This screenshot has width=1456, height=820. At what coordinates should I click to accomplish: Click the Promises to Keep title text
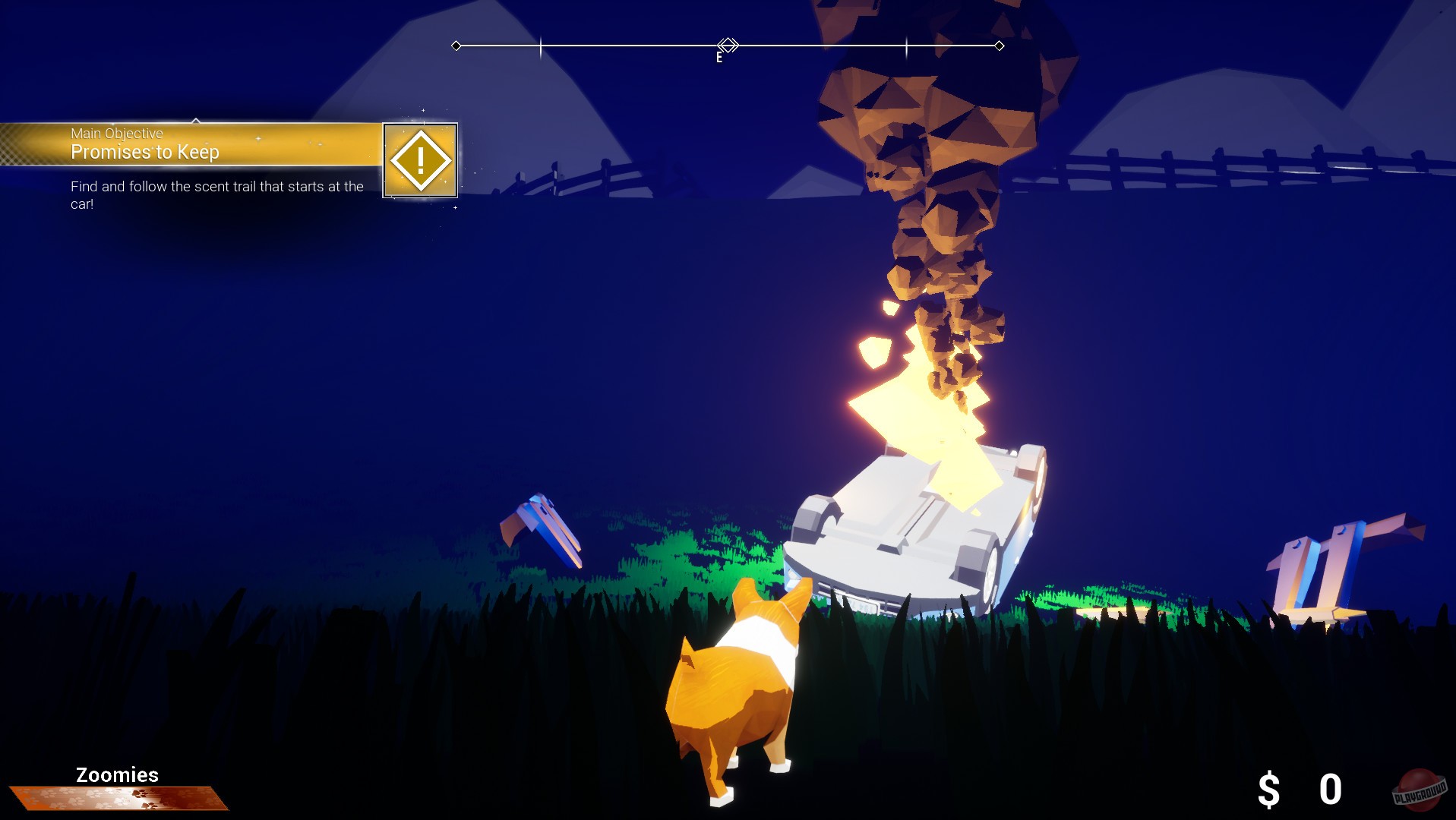pyautogui.click(x=144, y=152)
